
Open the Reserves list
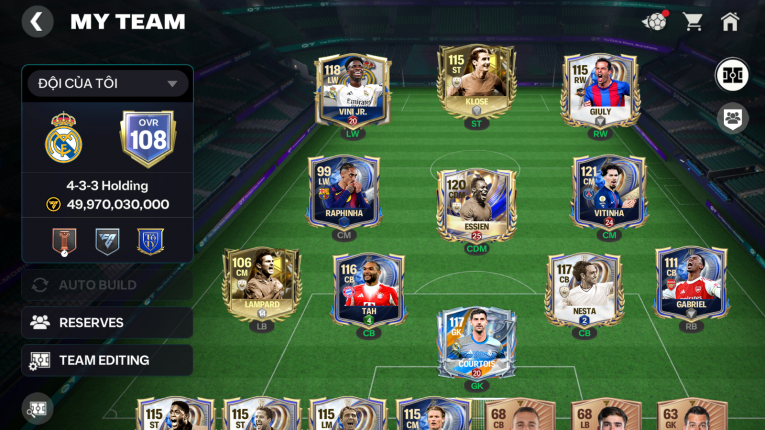107,322
